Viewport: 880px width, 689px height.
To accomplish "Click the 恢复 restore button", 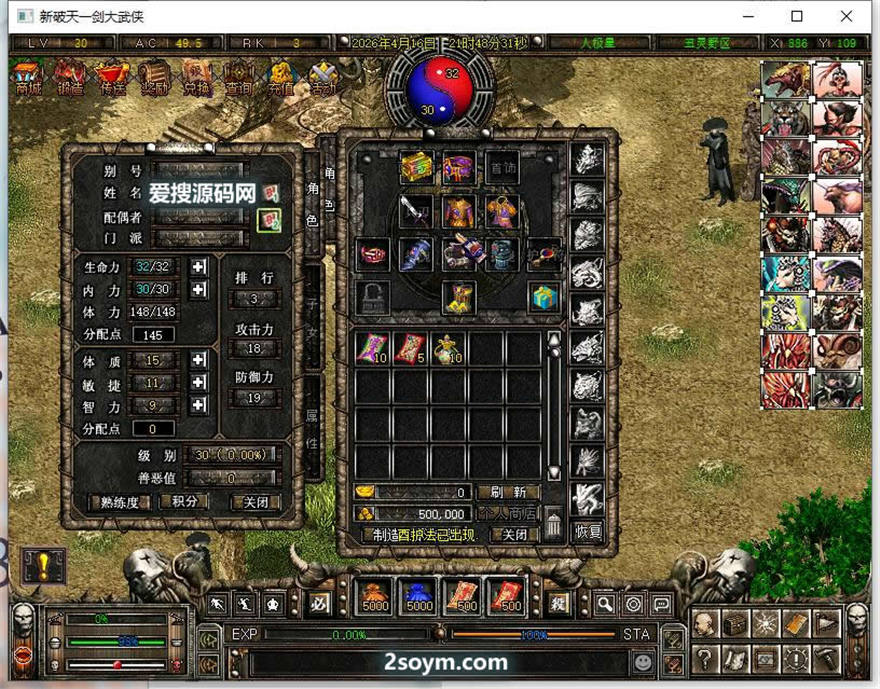I will pos(589,532).
